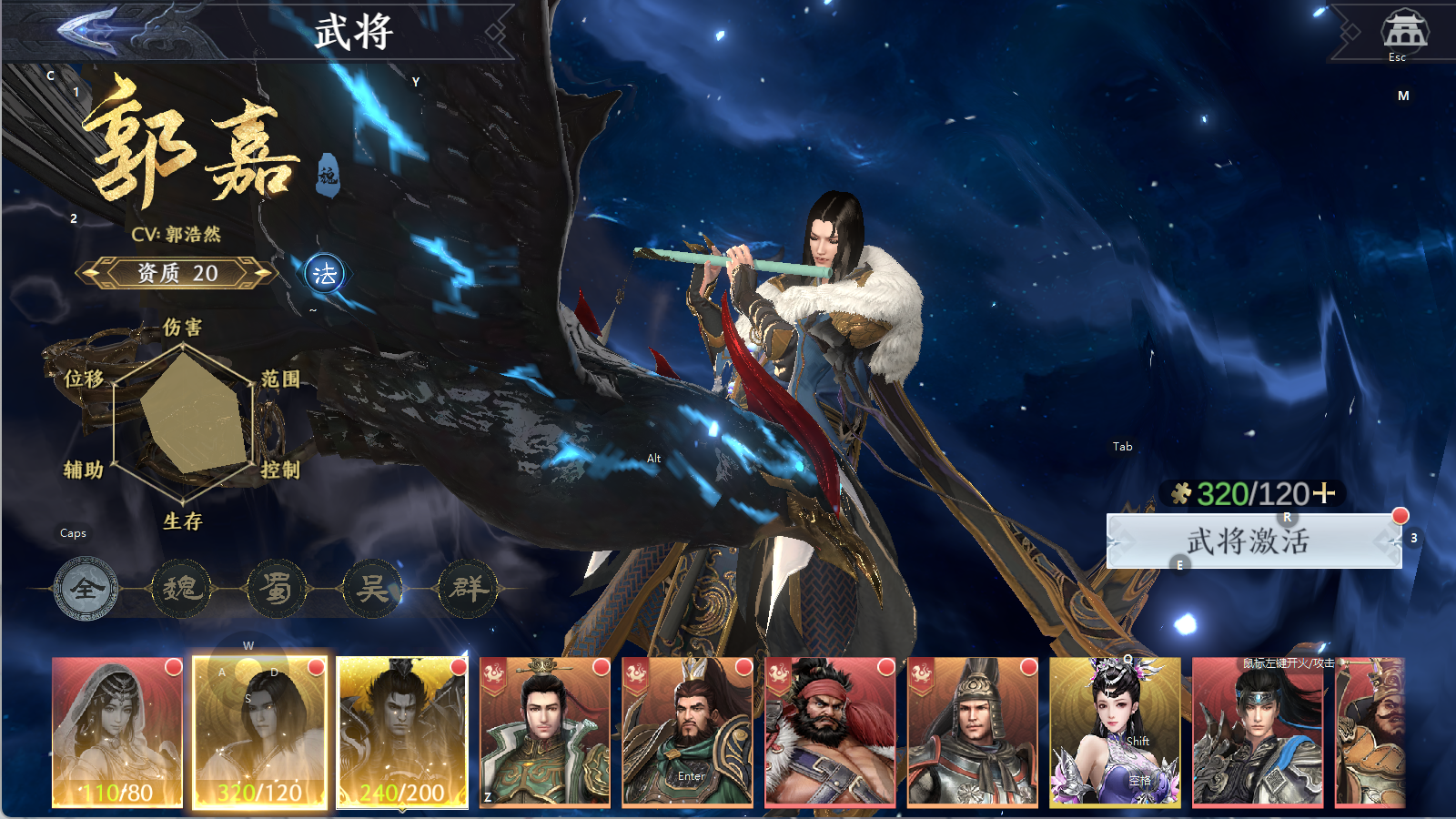
Task: Choose the purple-dressed lady hero card
Action: pyautogui.click(x=1115, y=732)
